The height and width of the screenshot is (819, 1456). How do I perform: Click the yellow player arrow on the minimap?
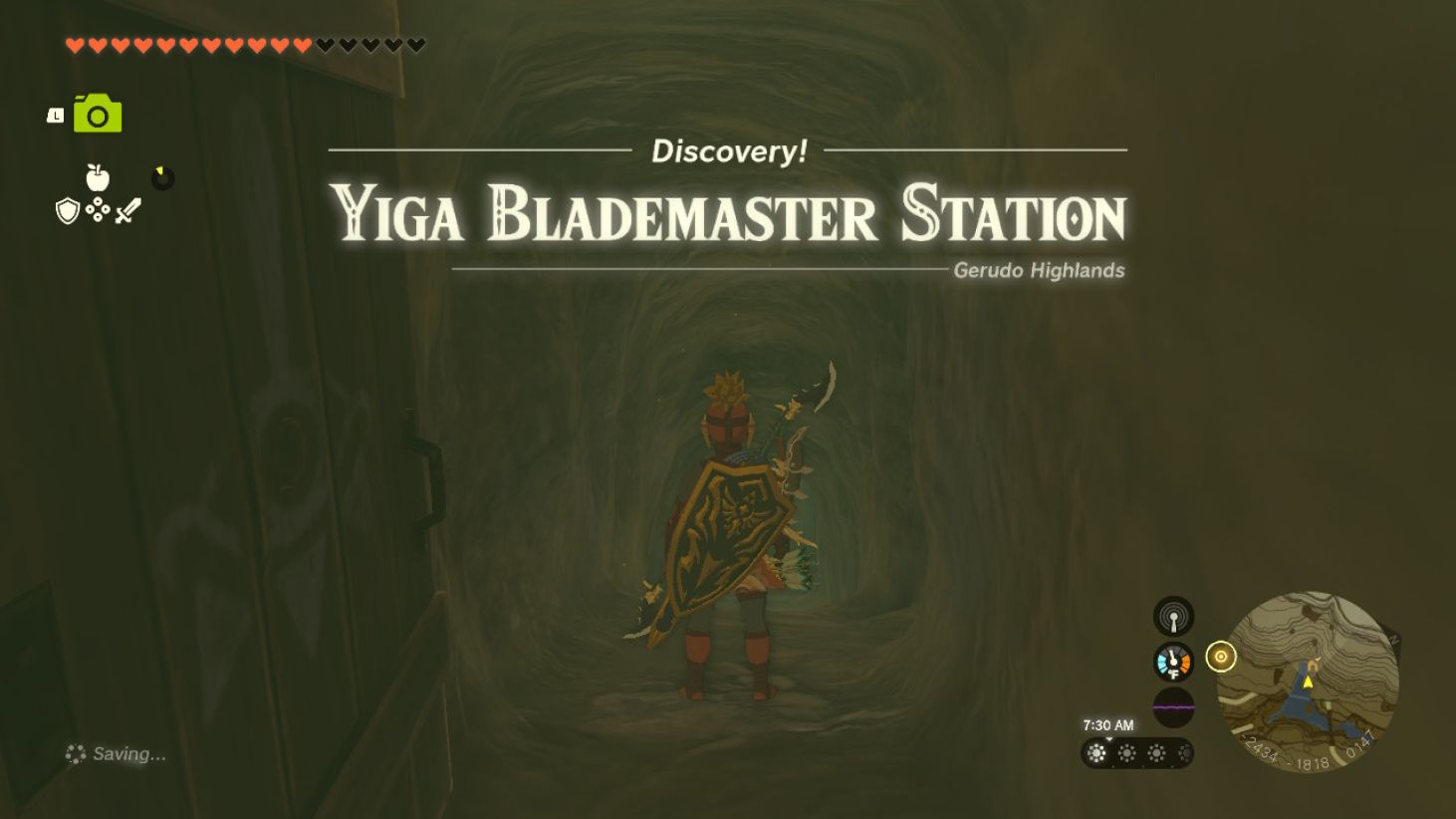[x=1308, y=684]
